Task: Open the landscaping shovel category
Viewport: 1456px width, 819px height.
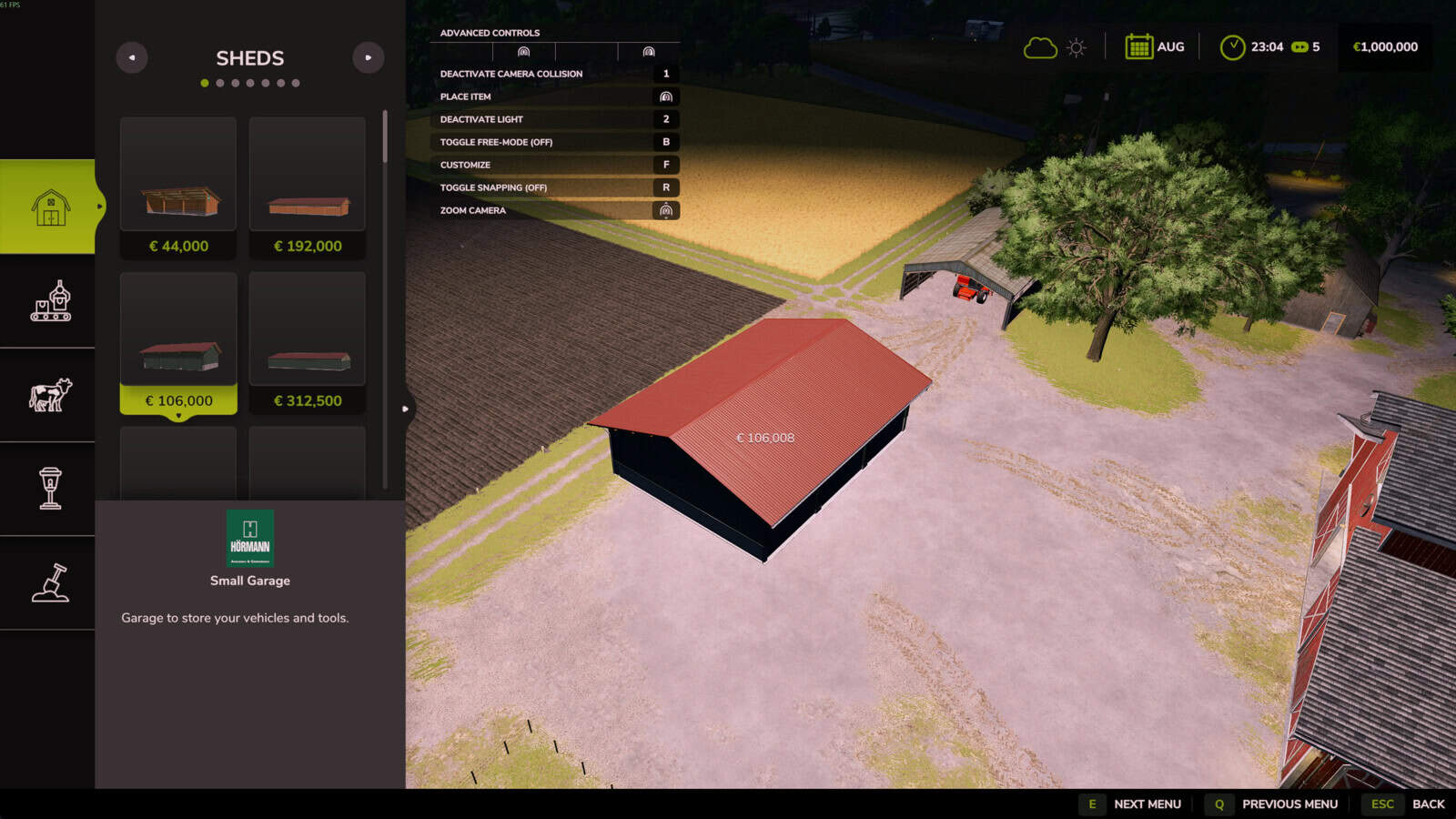Action: (x=50, y=582)
